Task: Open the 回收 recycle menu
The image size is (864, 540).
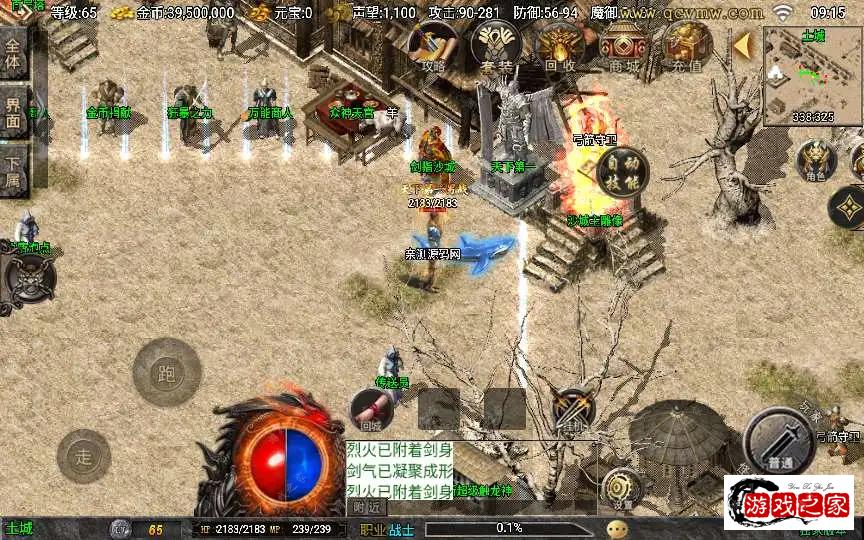Action: 560,46
